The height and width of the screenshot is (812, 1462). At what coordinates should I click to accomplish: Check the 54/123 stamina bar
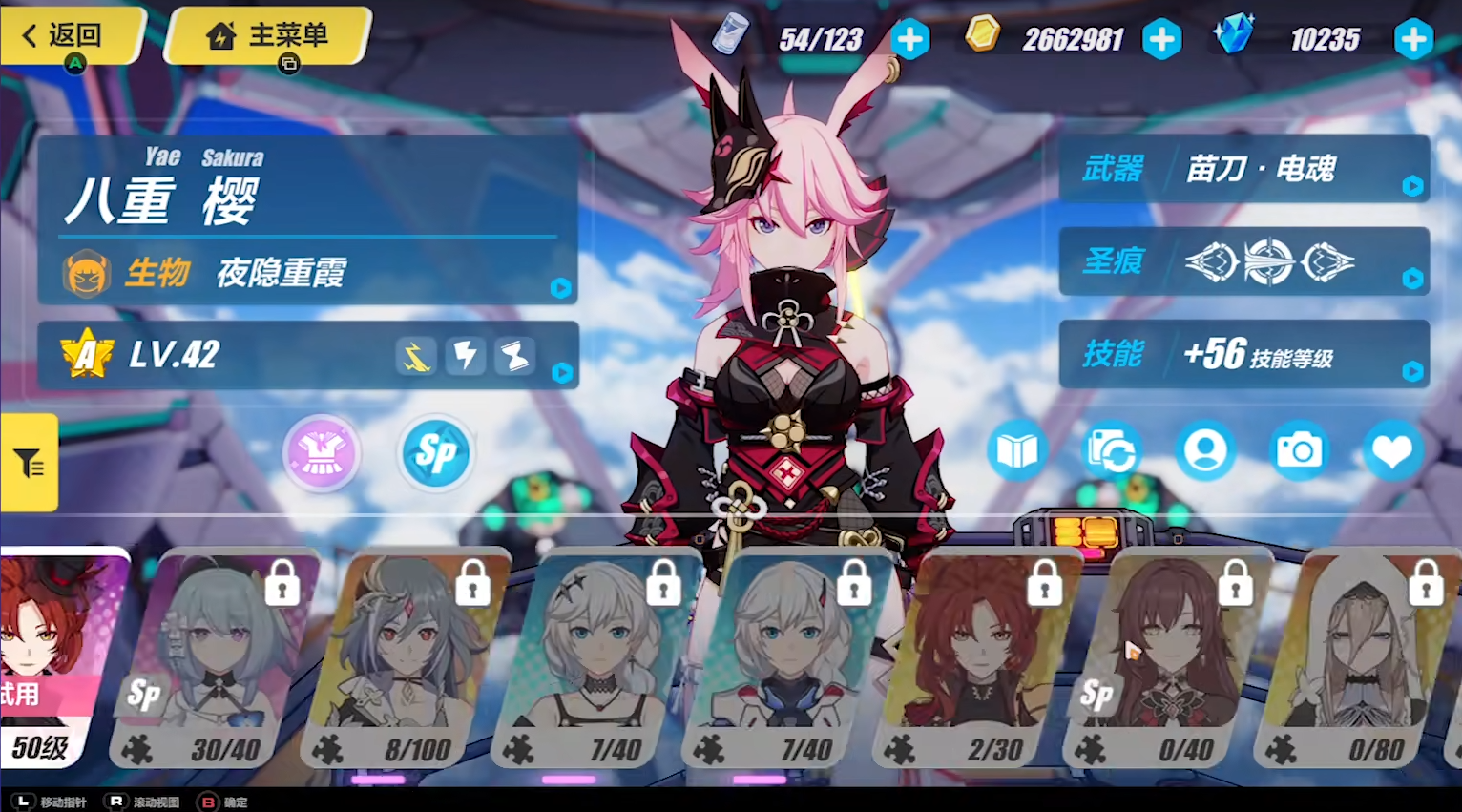click(822, 39)
